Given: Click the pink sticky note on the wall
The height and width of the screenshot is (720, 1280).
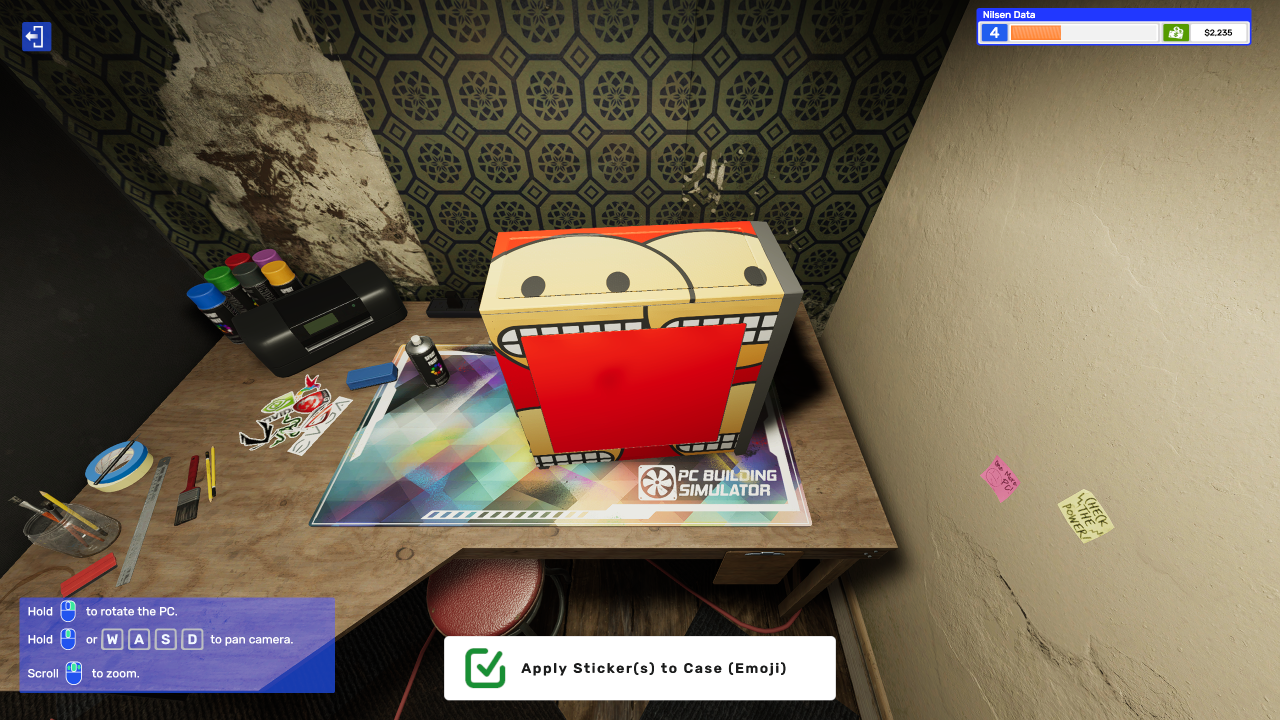Looking at the screenshot, I should pos(999,479).
